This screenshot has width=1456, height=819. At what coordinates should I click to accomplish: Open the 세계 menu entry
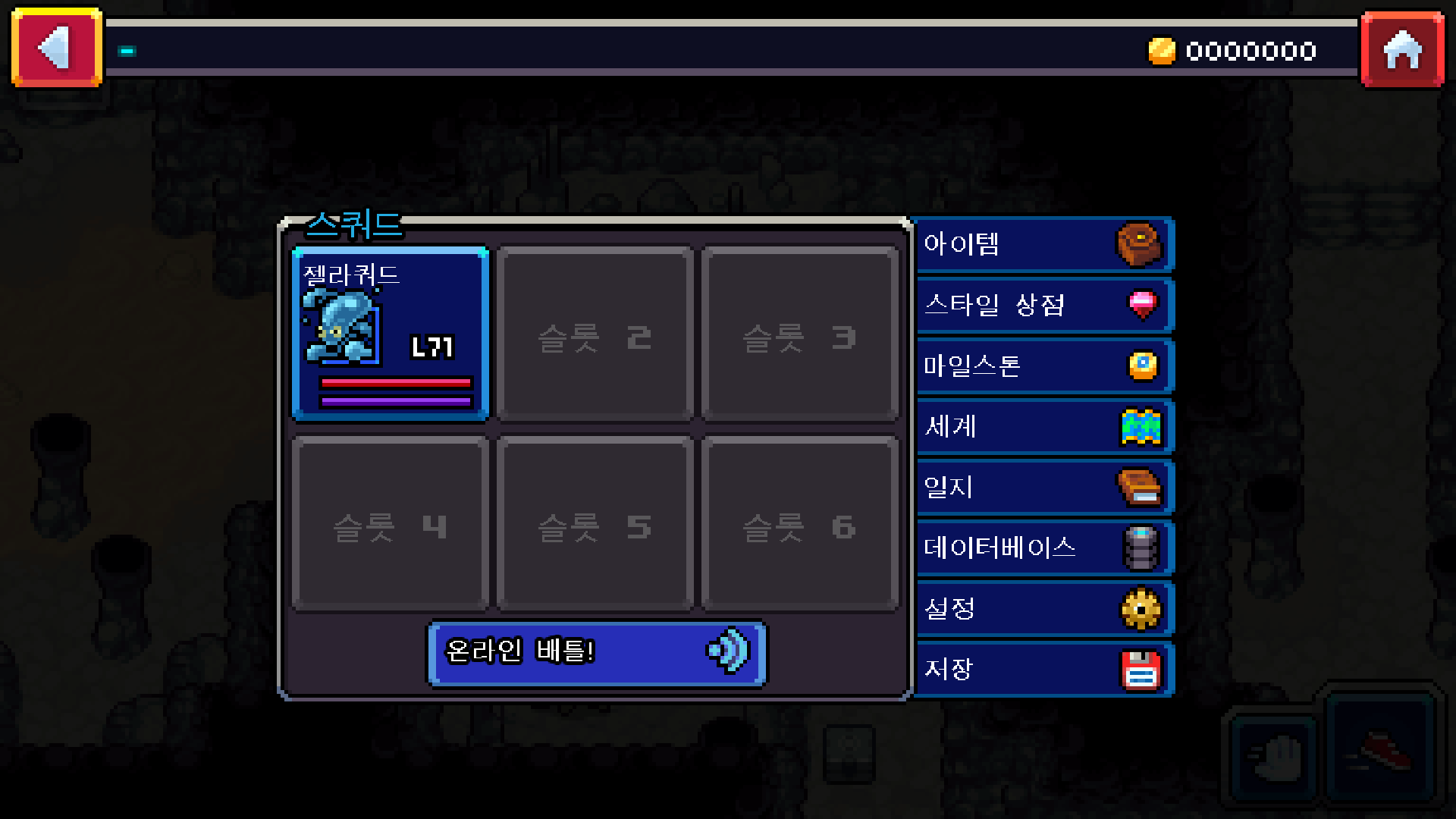click(x=1001, y=426)
